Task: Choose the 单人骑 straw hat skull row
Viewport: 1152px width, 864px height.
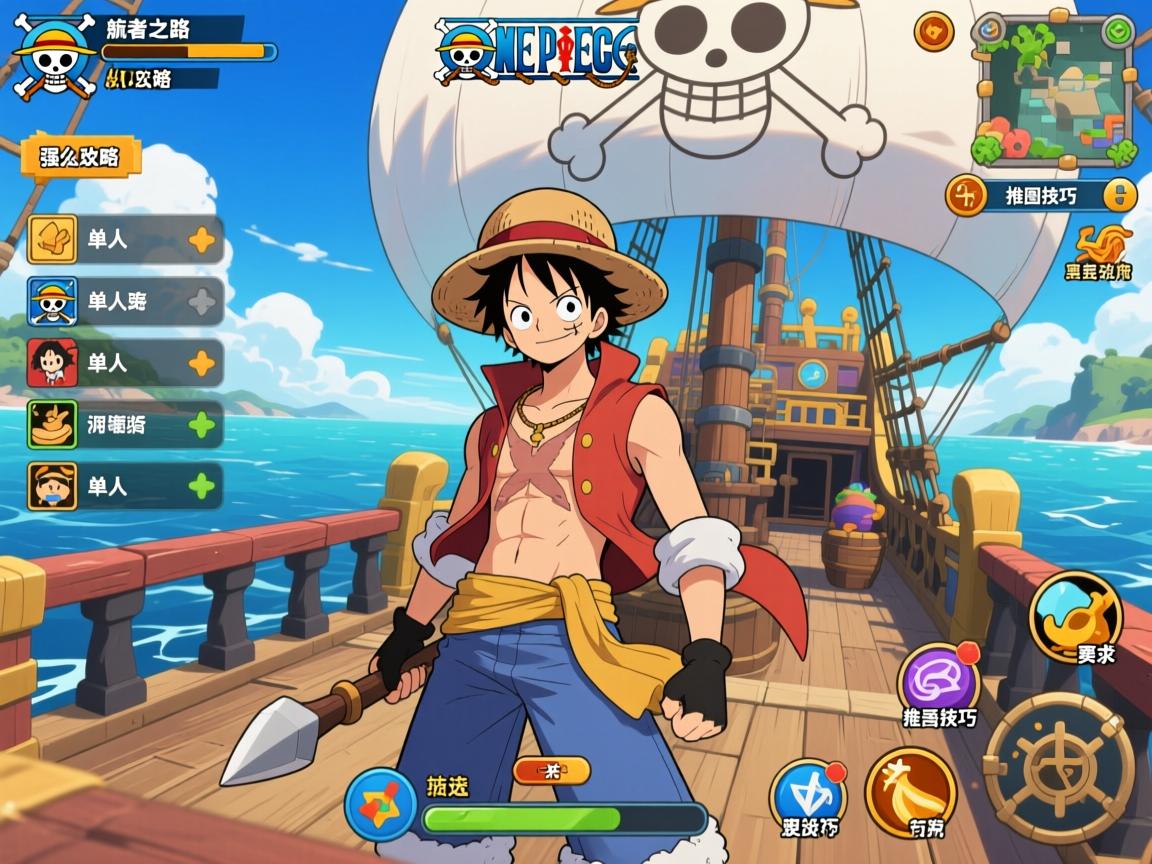Action: click(x=124, y=301)
